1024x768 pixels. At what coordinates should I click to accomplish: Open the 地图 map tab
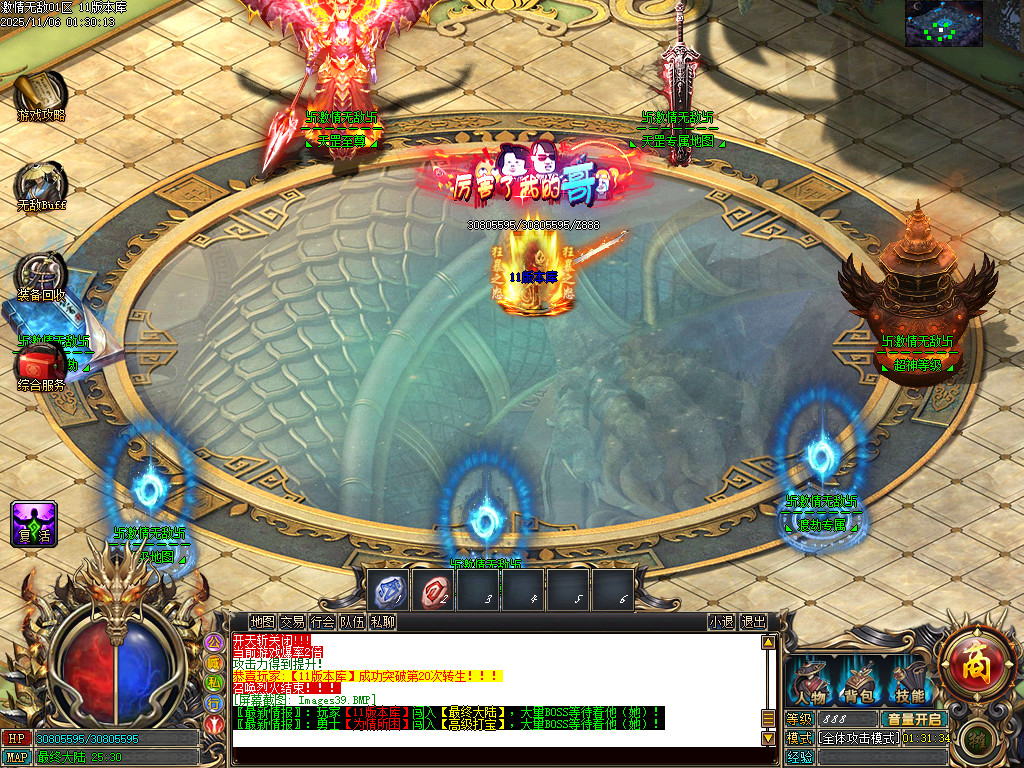(x=262, y=622)
